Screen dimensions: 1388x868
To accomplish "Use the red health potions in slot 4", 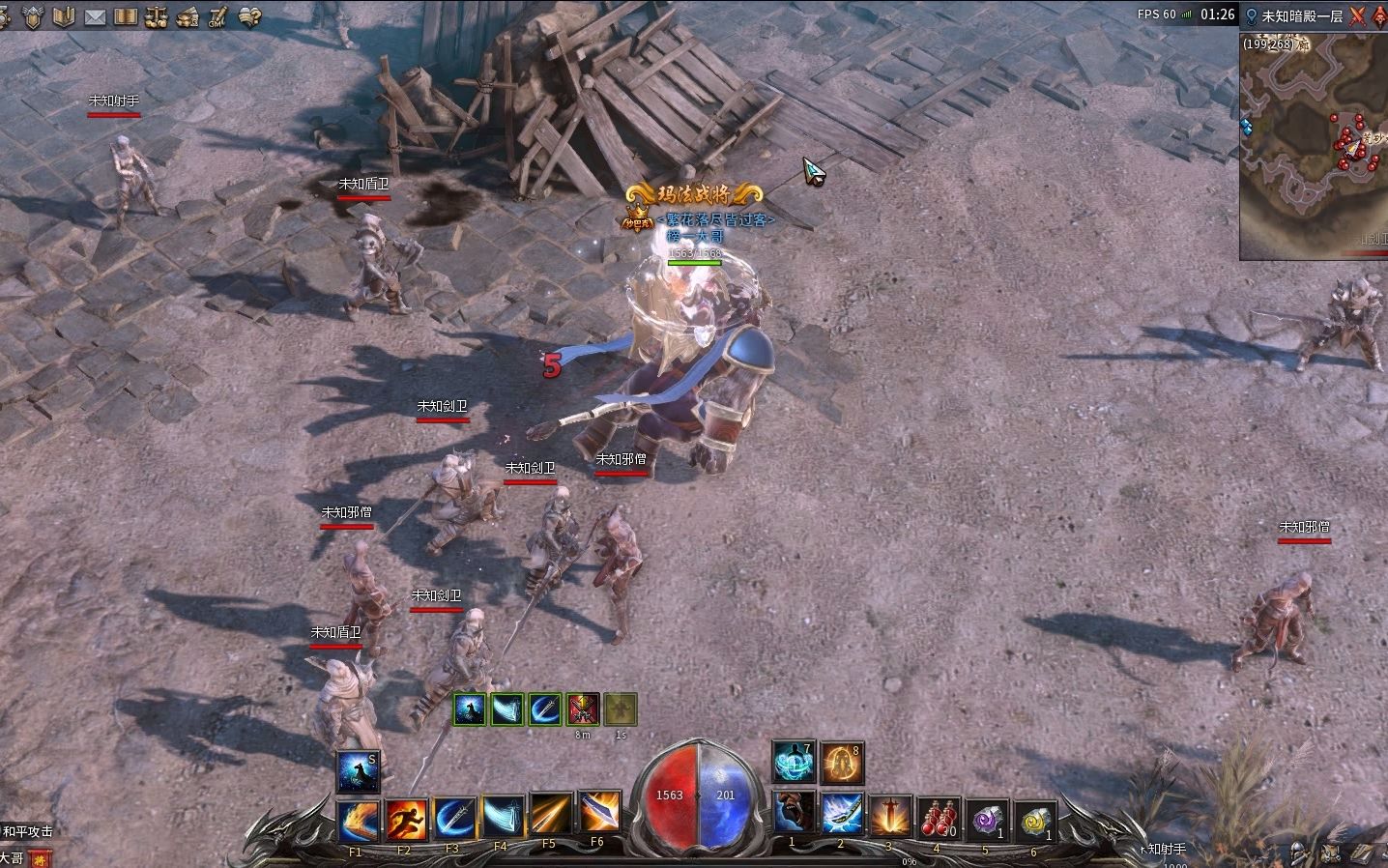I will pos(937,819).
